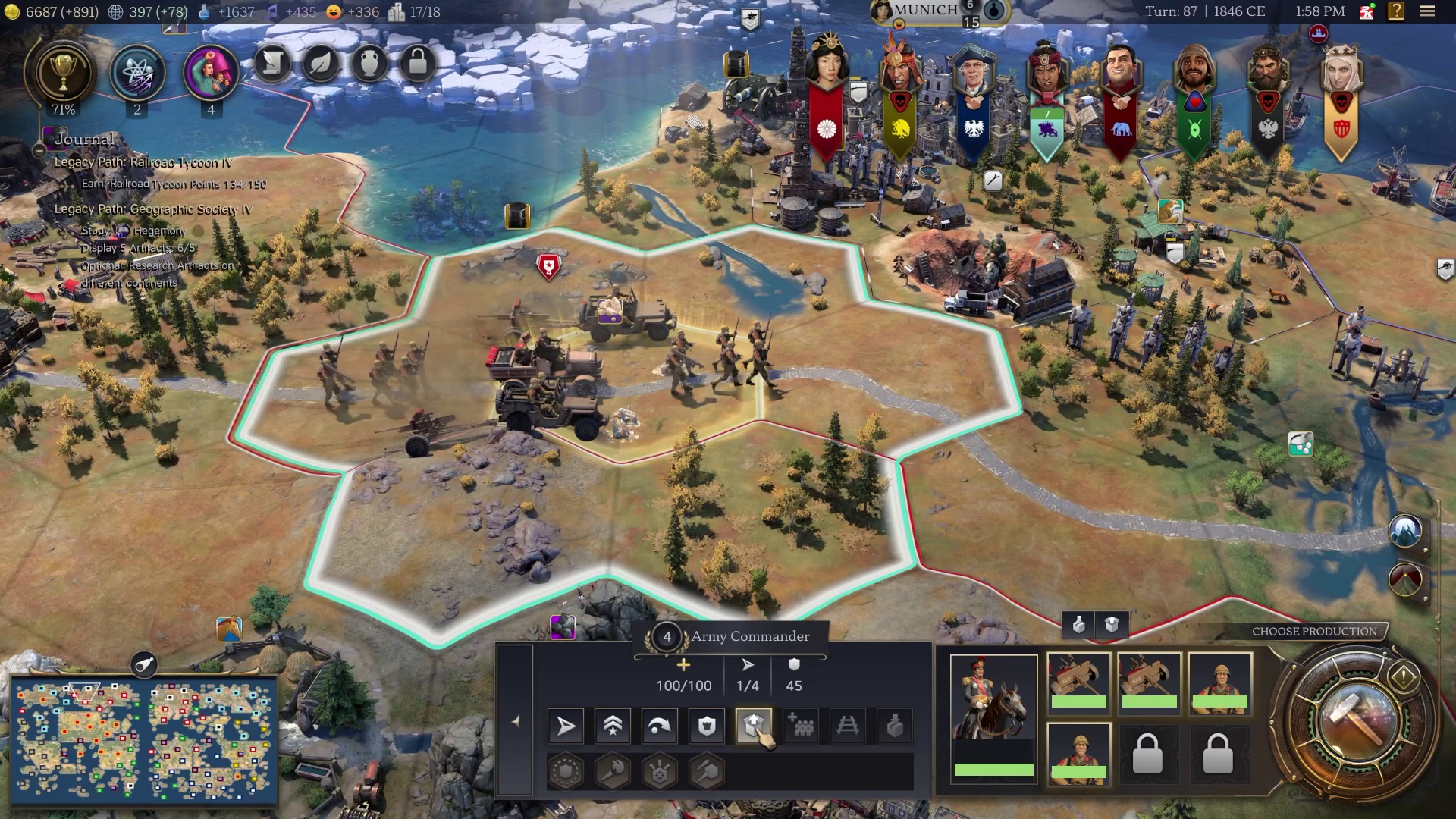The height and width of the screenshot is (819, 1456).
Task: Click the padlock unlocks icon
Action: pyautogui.click(x=418, y=64)
